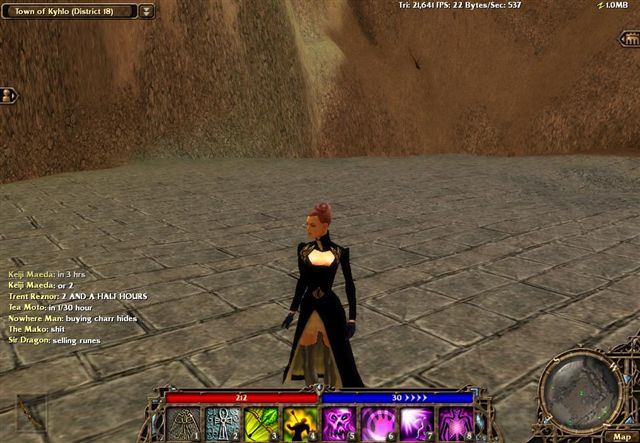Open the menu tab on the right edge
This screenshot has height=443, width=640.
(x=629, y=39)
